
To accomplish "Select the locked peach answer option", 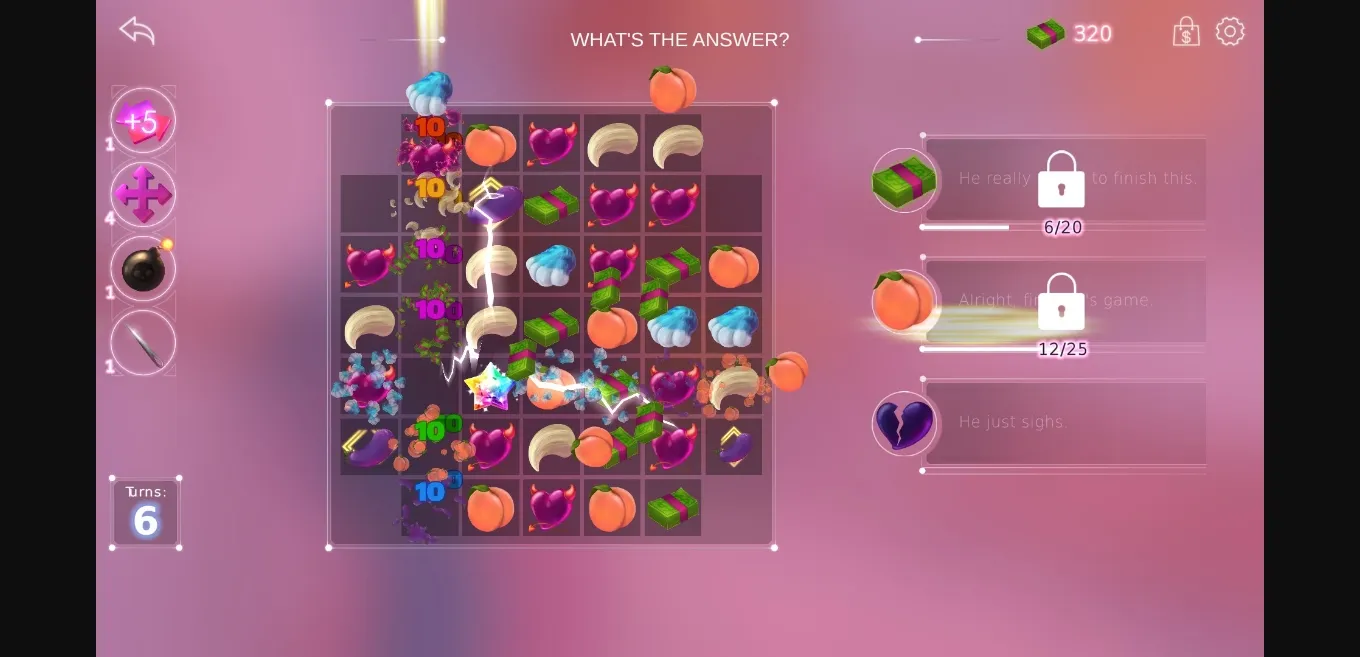I will pos(1064,301).
